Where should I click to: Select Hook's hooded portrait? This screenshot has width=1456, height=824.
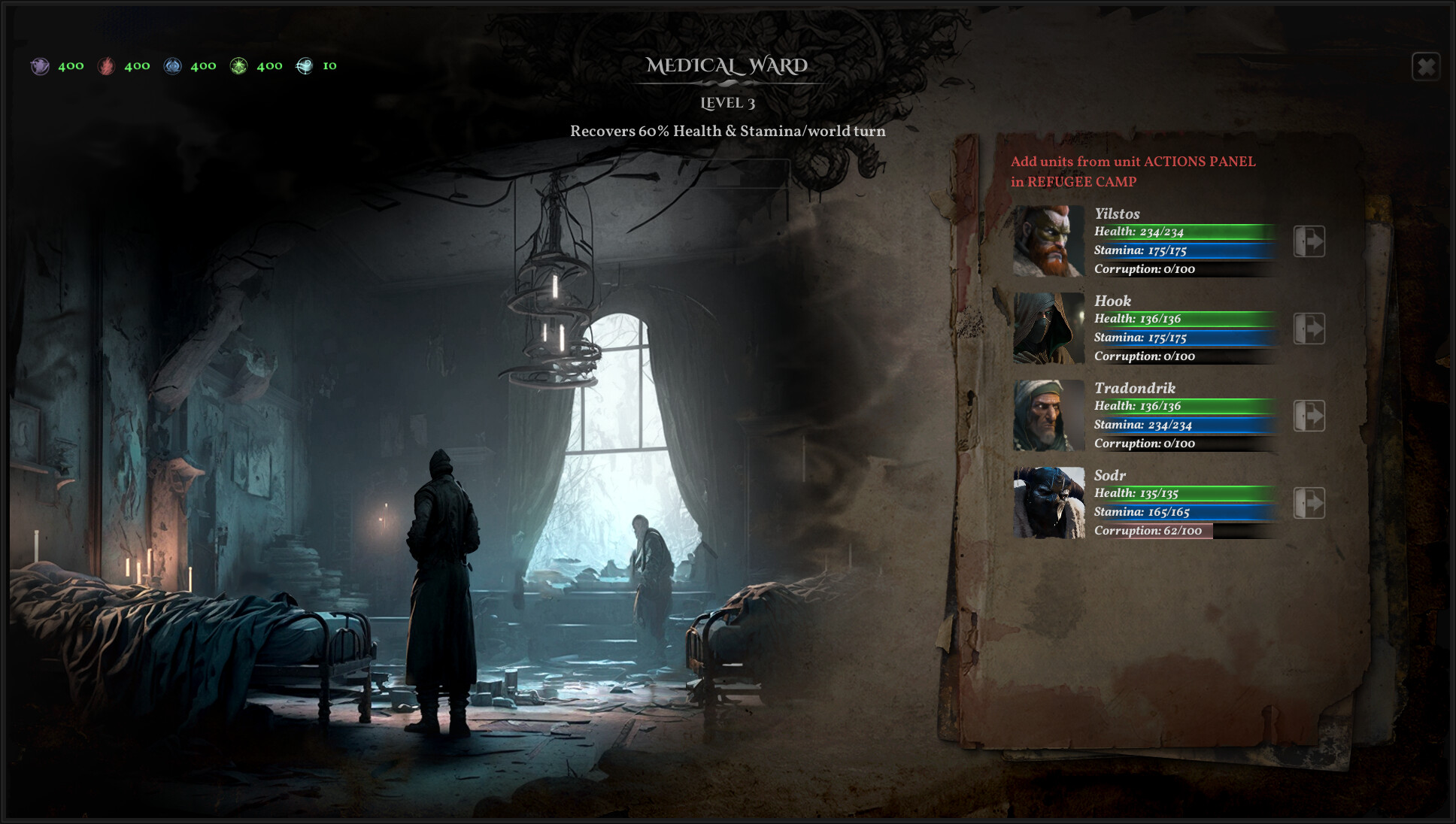tap(1048, 329)
